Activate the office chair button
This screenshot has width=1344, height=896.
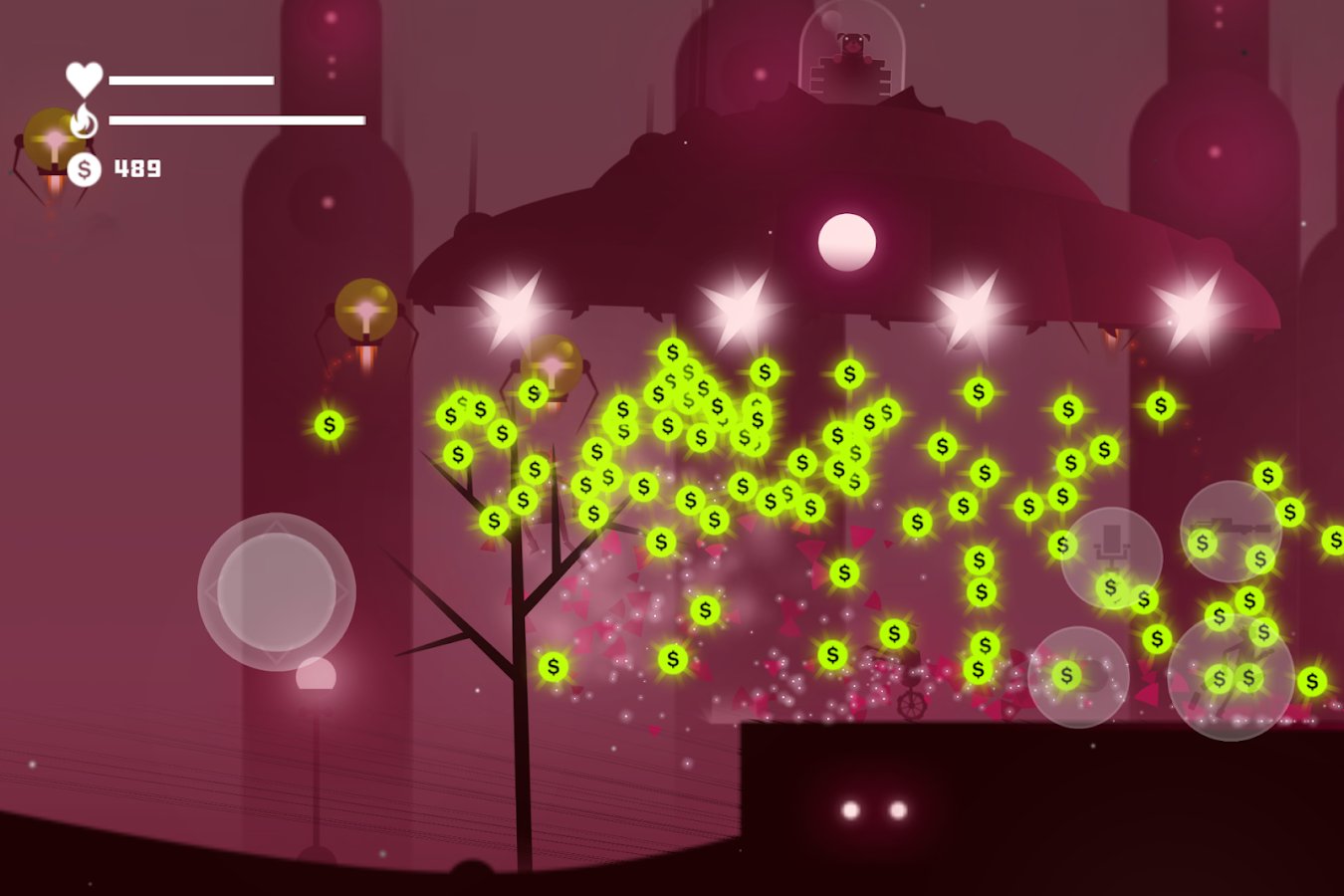[x=1111, y=558]
